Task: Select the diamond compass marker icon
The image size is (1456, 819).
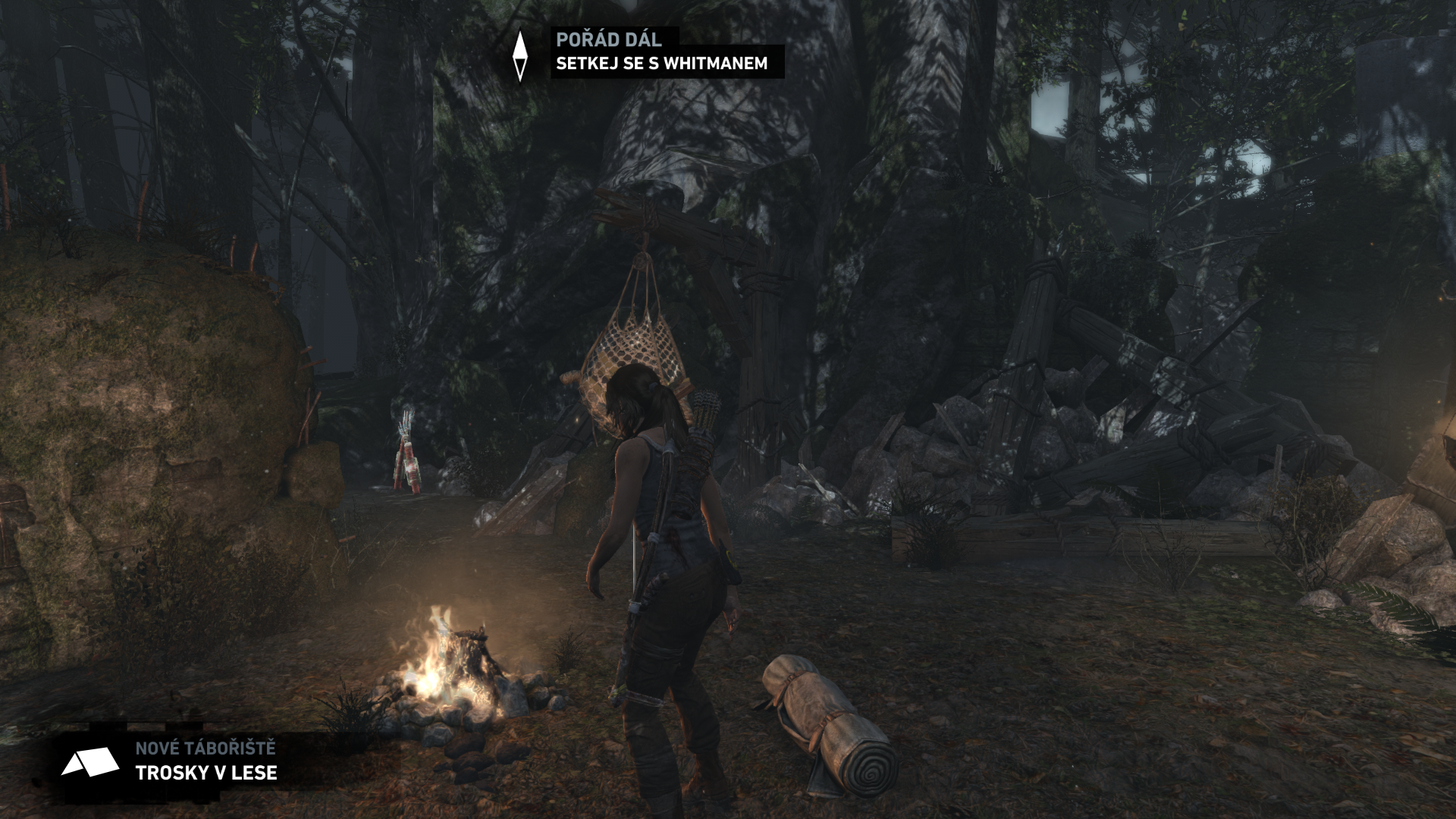Action: 519,55
